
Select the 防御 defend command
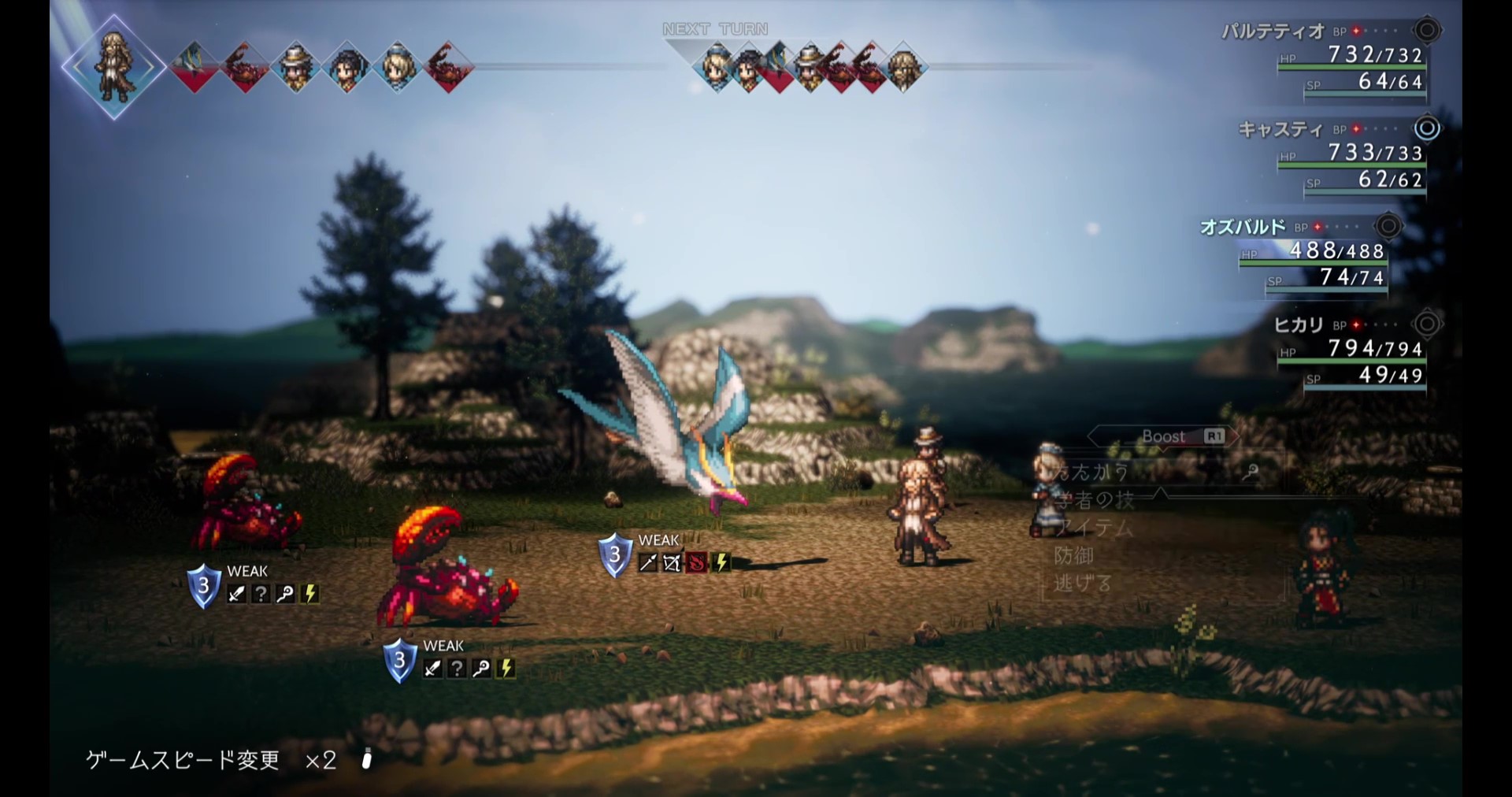coord(1074,555)
